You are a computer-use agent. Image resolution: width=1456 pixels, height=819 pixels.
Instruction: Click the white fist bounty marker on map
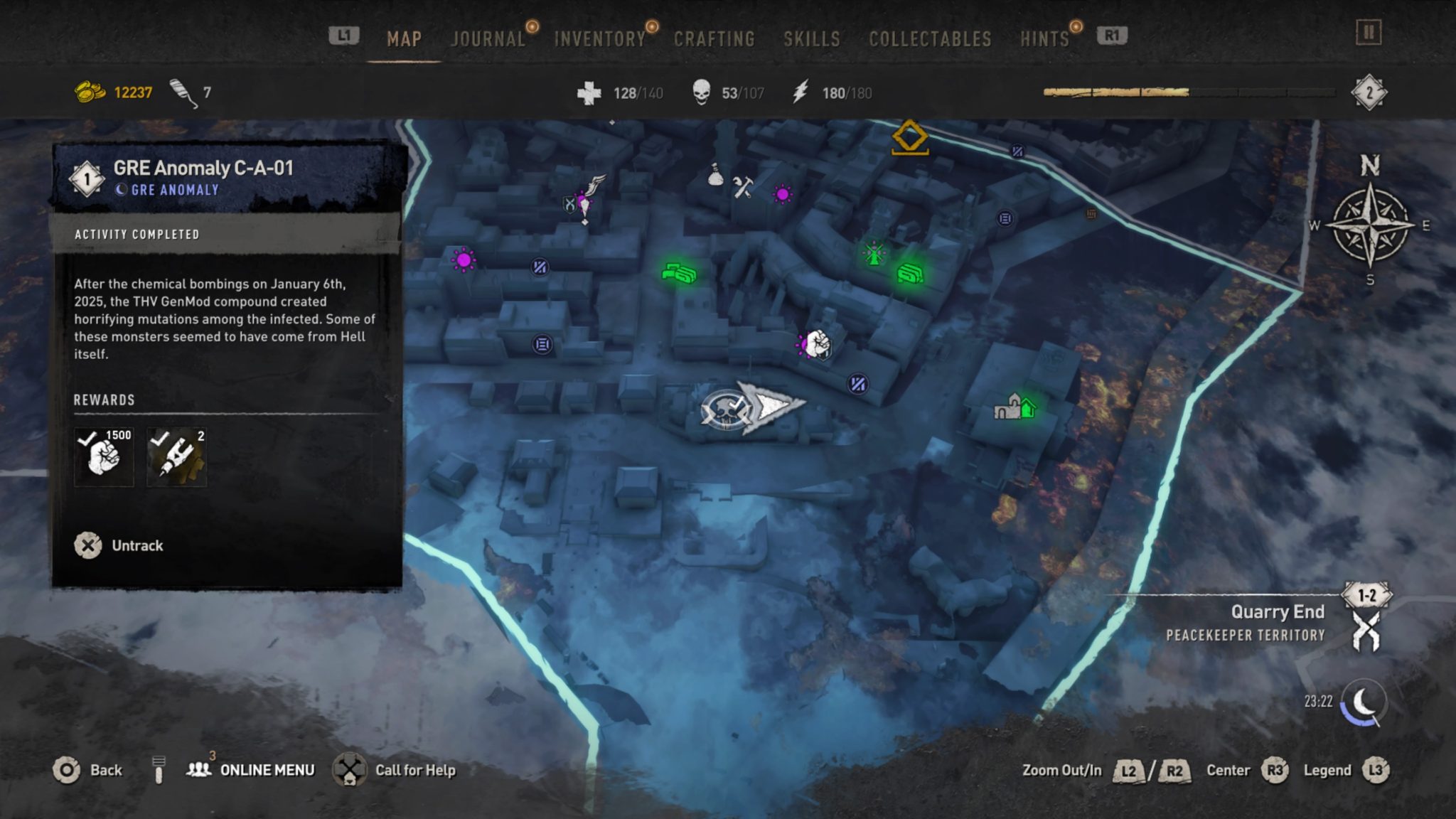(819, 346)
